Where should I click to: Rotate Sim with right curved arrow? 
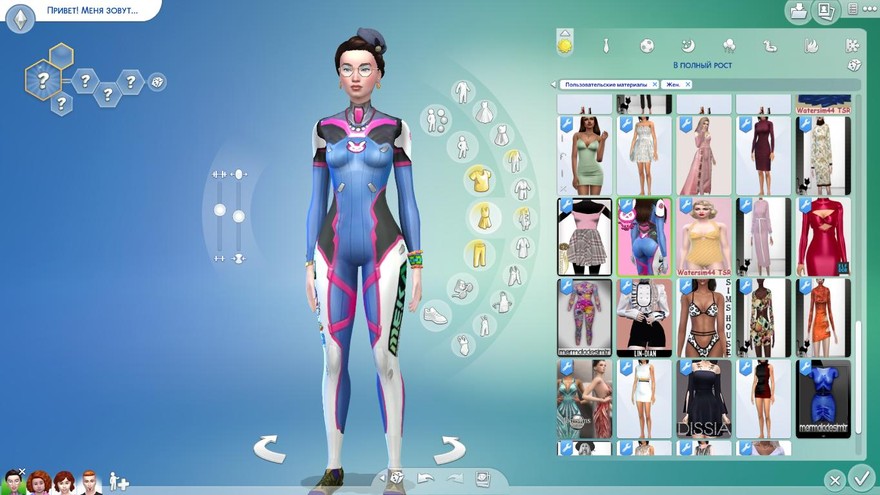[x=449, y=448]
